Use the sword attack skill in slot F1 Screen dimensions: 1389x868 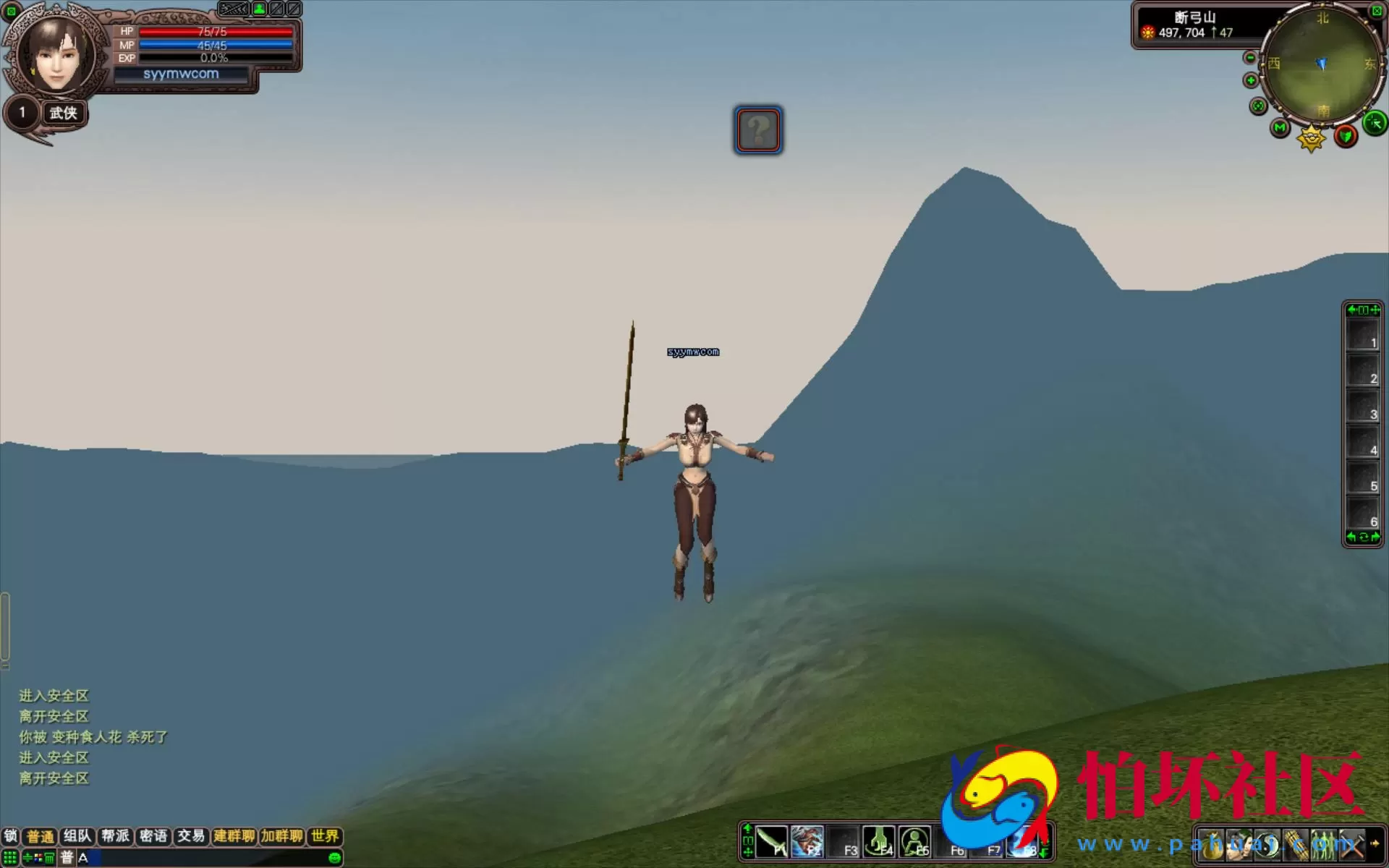tap(771, 843)
